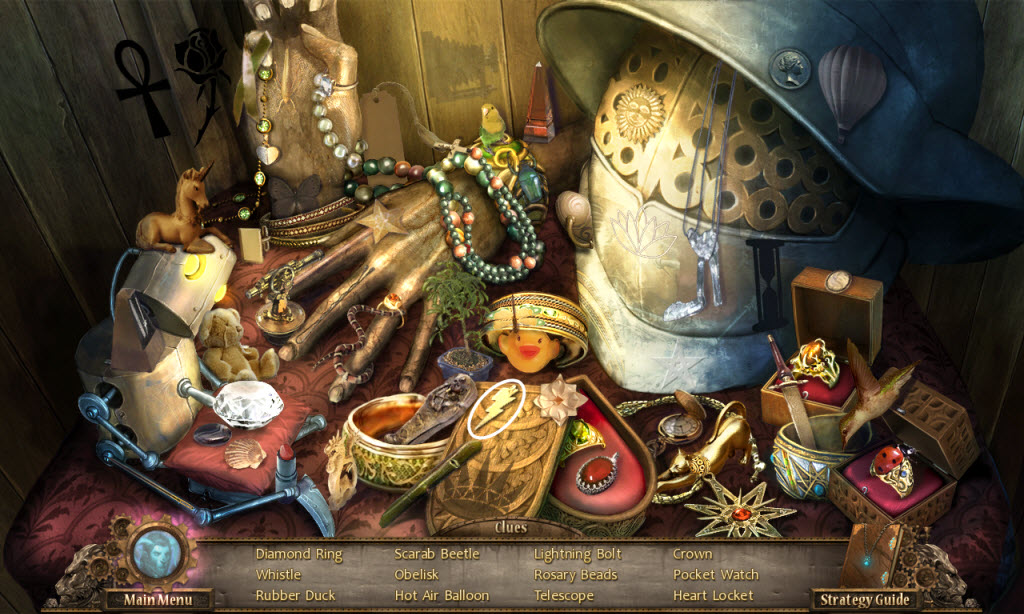1024x614 pixels.
Task: Pick Heart Locket from the clue list
Action: 713,596
